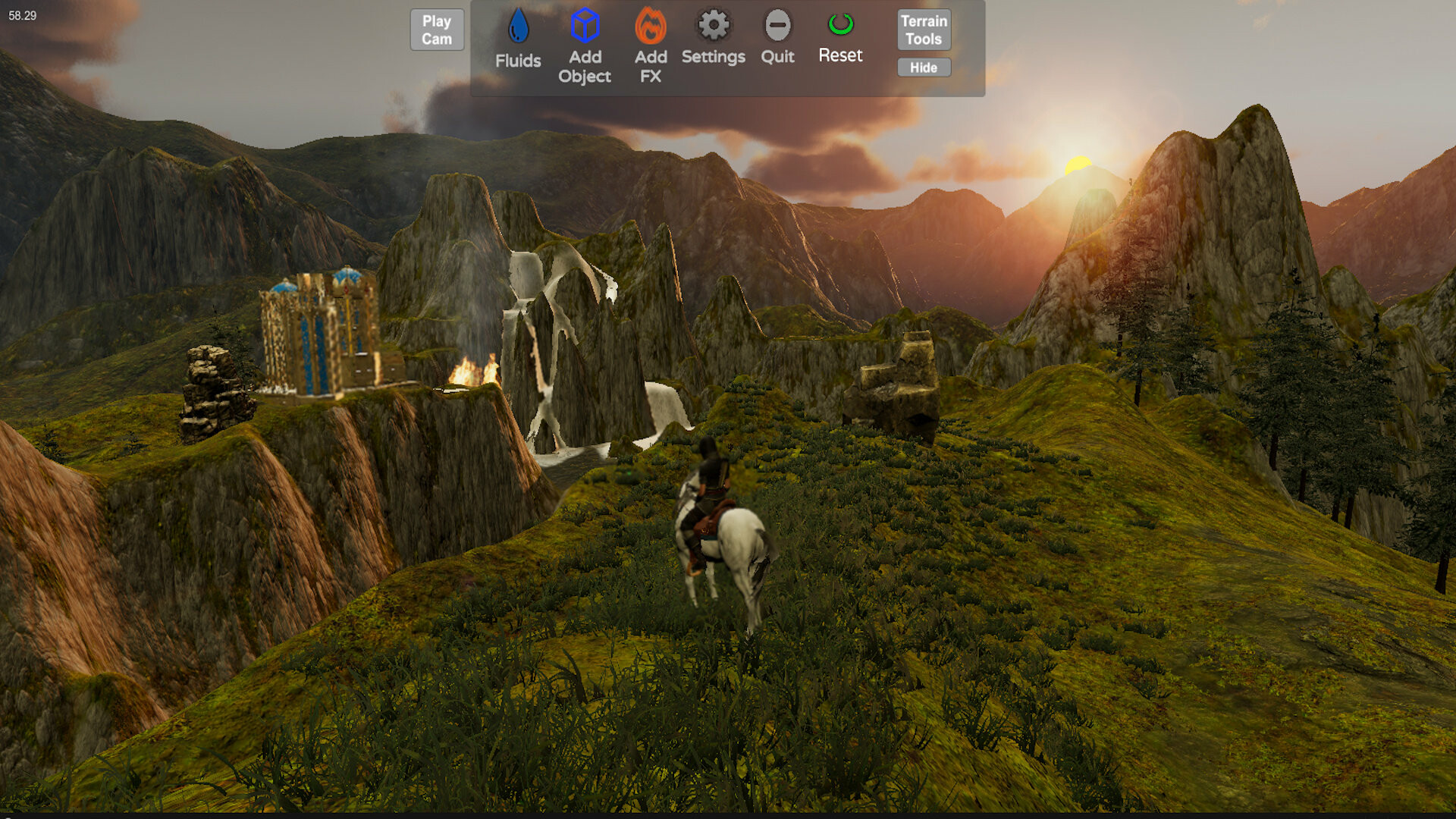The height and width of the screenshot is (819, 1456).
Task: Choose Add FX in the toolbar
Action: point(649,67)
